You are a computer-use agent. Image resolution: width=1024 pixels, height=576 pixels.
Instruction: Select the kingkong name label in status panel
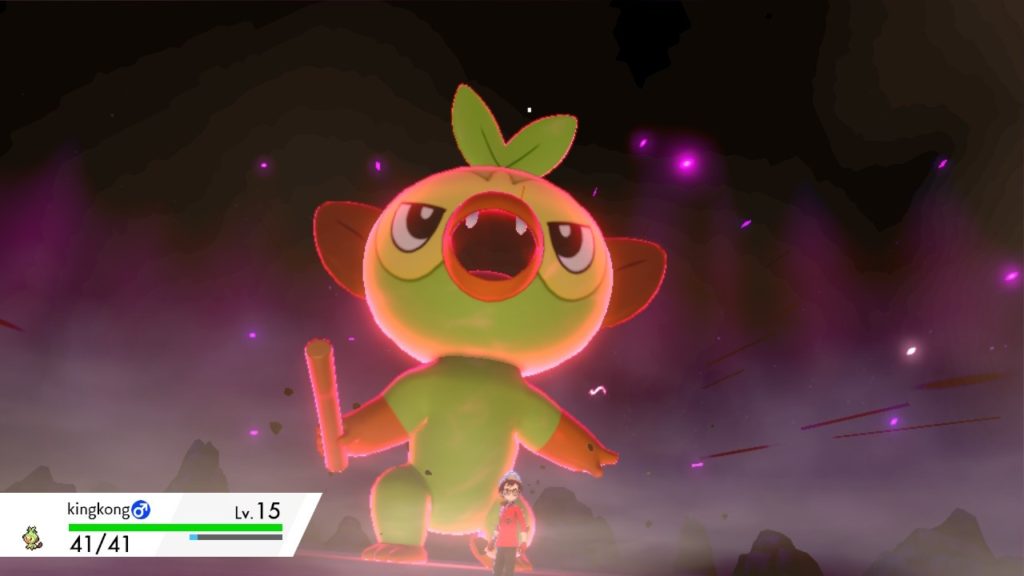point(99,510)
